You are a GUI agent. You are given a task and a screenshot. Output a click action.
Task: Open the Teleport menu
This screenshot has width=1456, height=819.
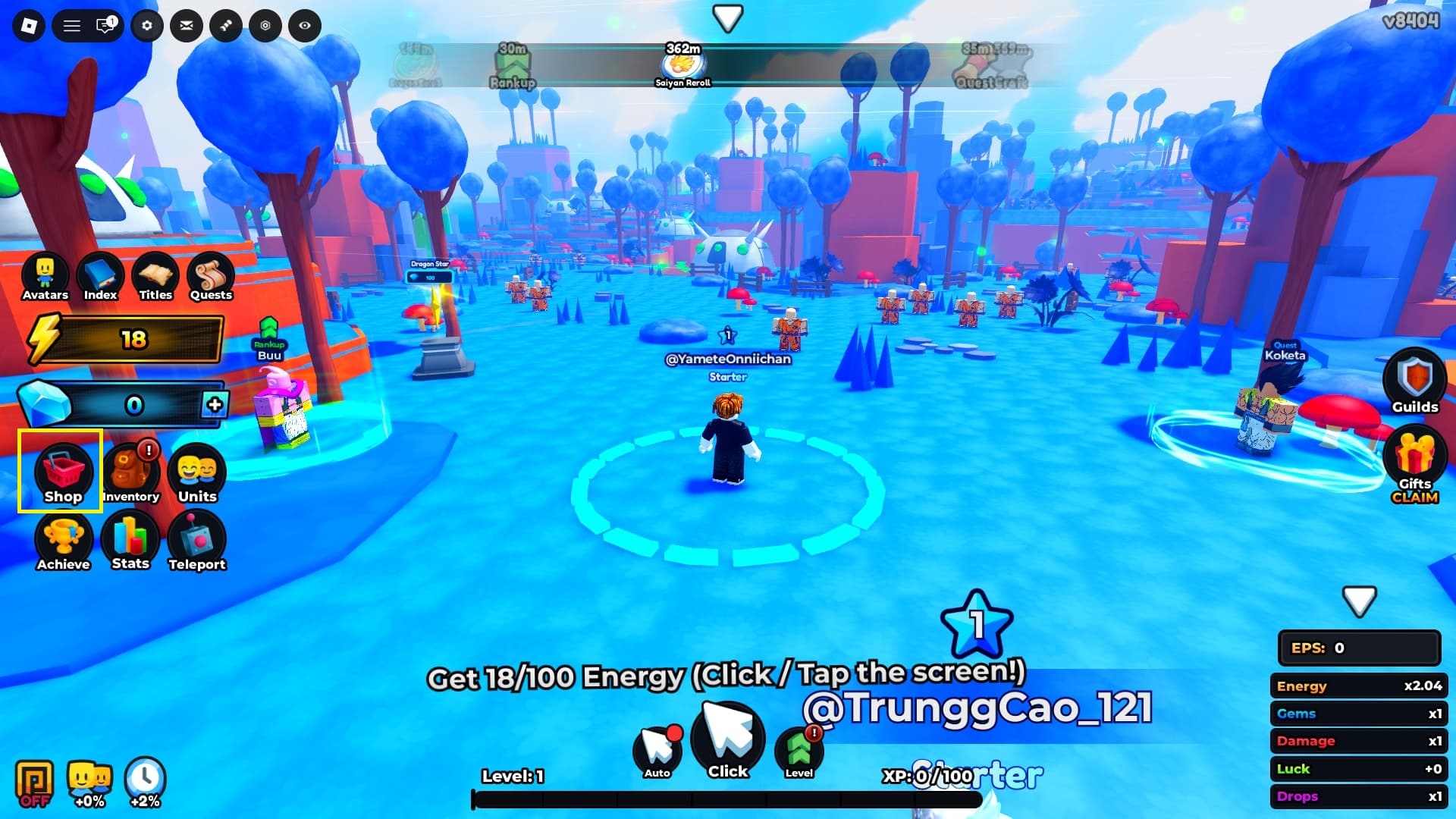point(197,541)
